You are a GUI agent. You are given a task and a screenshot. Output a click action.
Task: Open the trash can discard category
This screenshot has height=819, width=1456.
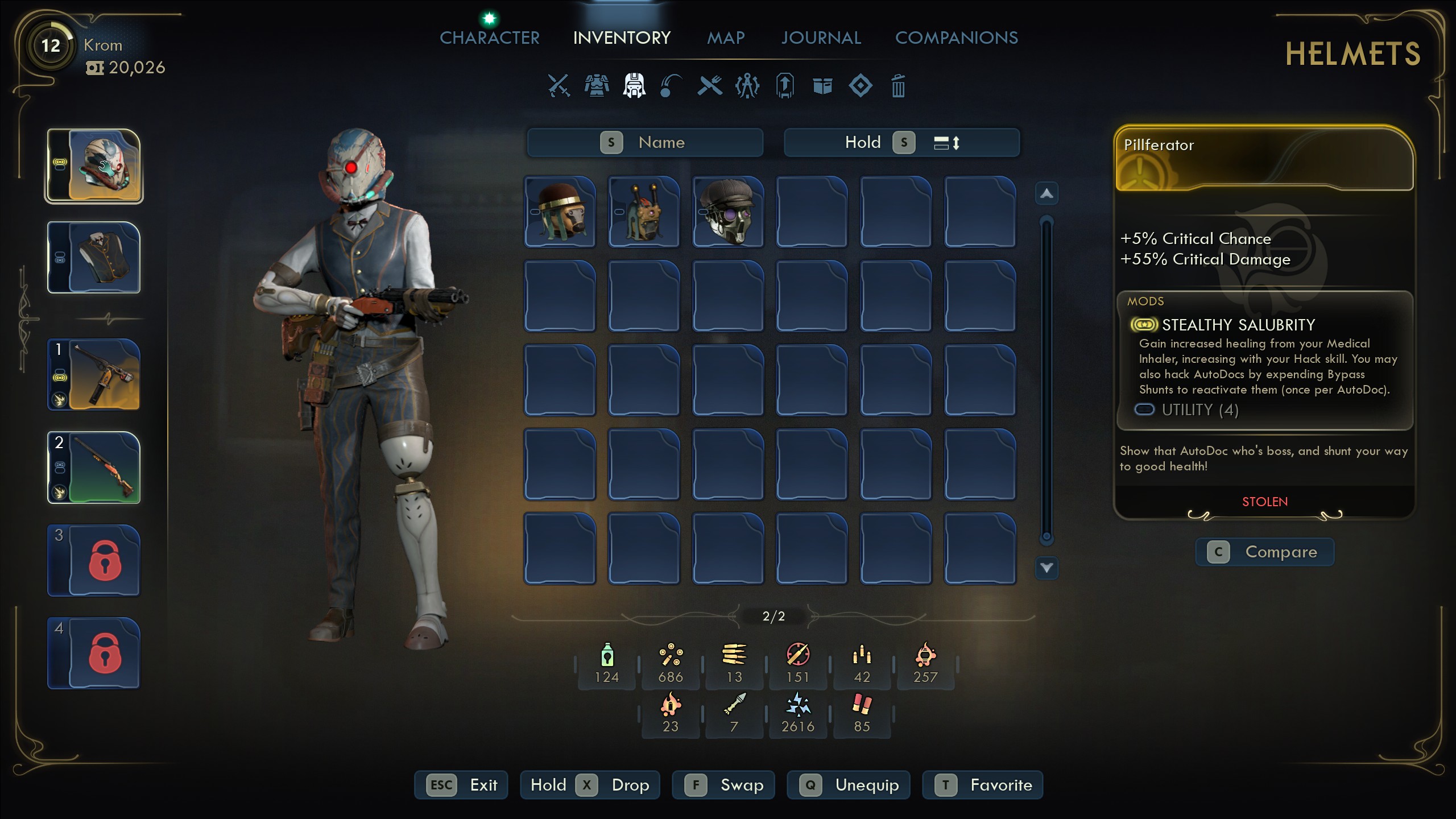click(899, 86)
